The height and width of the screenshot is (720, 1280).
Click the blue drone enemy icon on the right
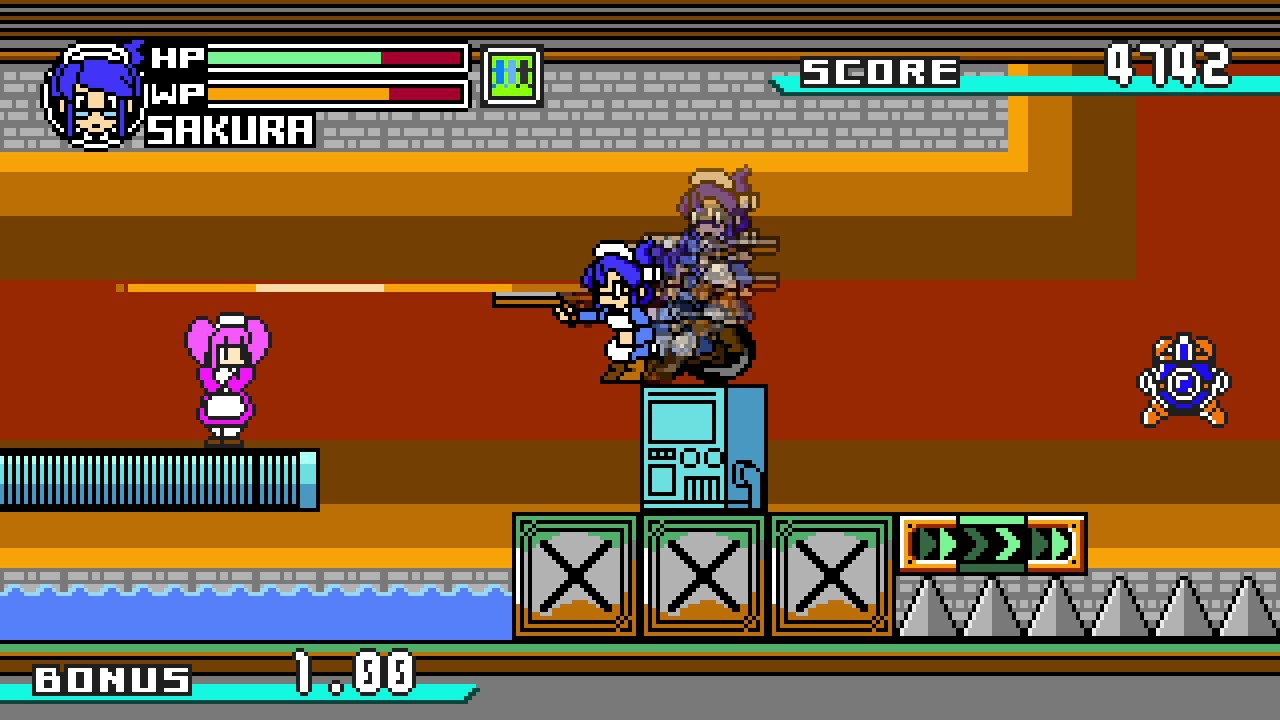click(1185, 378)
